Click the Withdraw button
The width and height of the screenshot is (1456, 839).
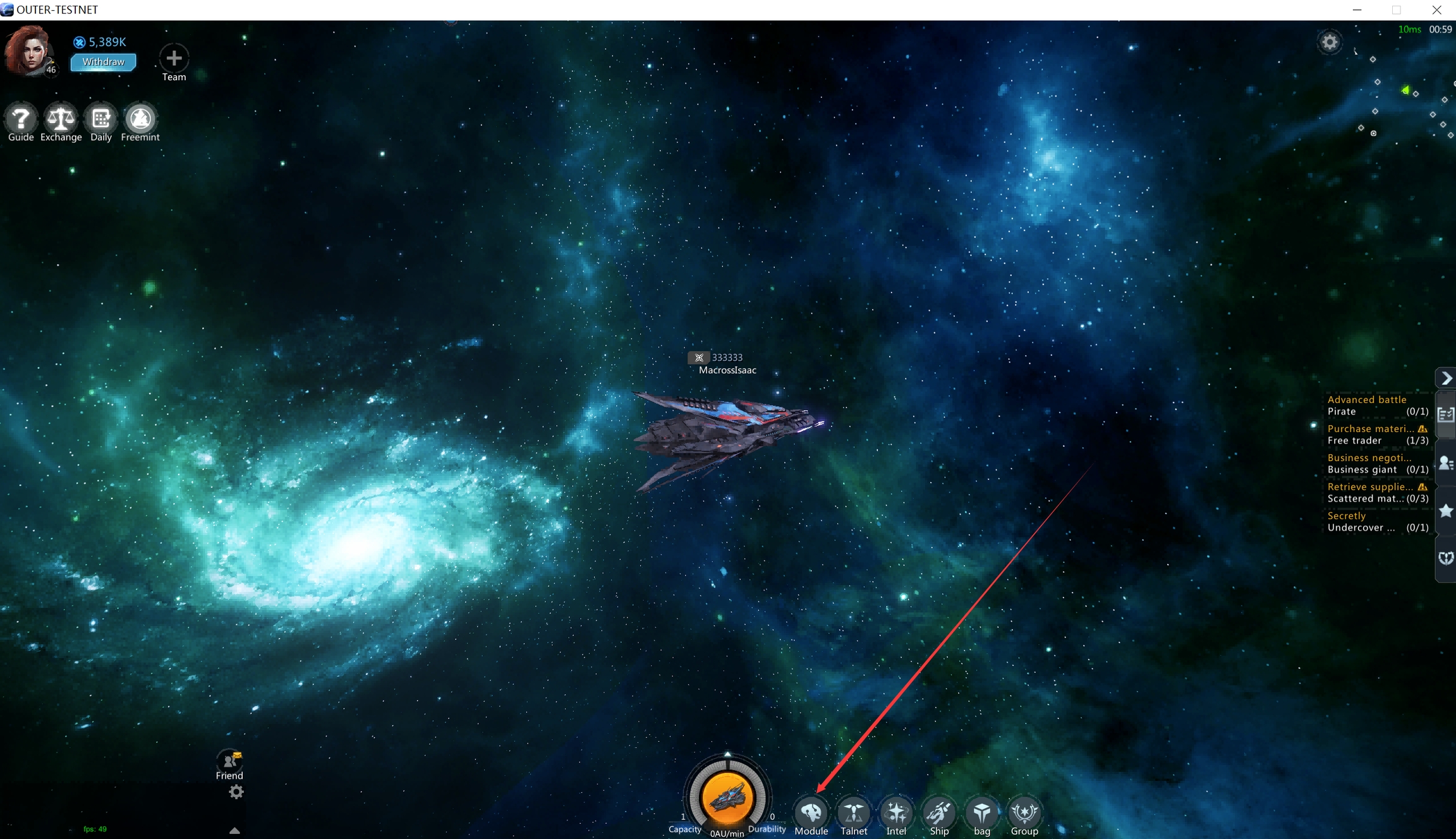(103, 62)
